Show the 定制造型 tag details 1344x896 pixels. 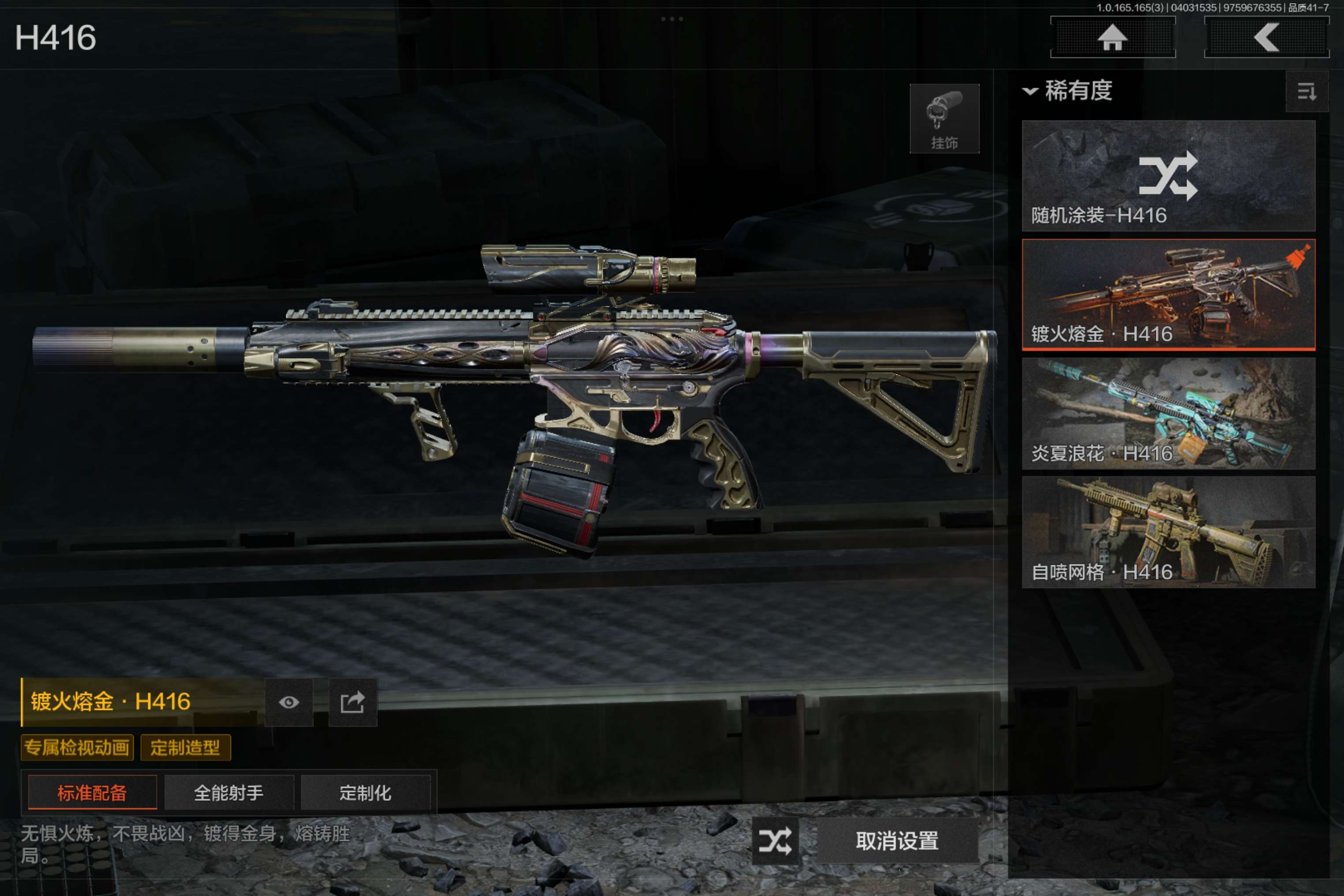[x=185, y=747]
